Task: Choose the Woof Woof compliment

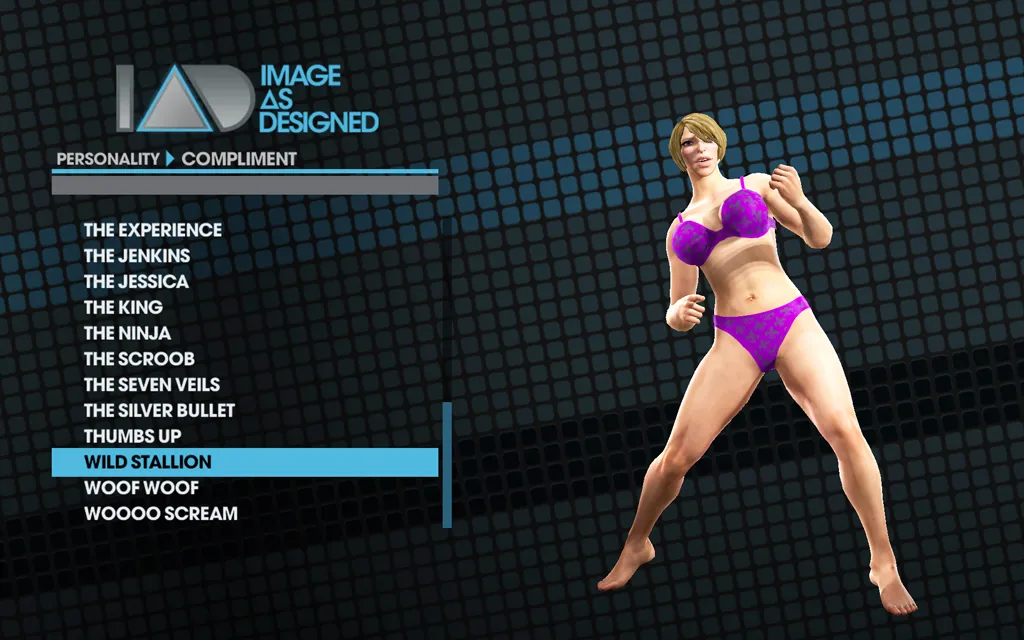Action: coord(141,488)
